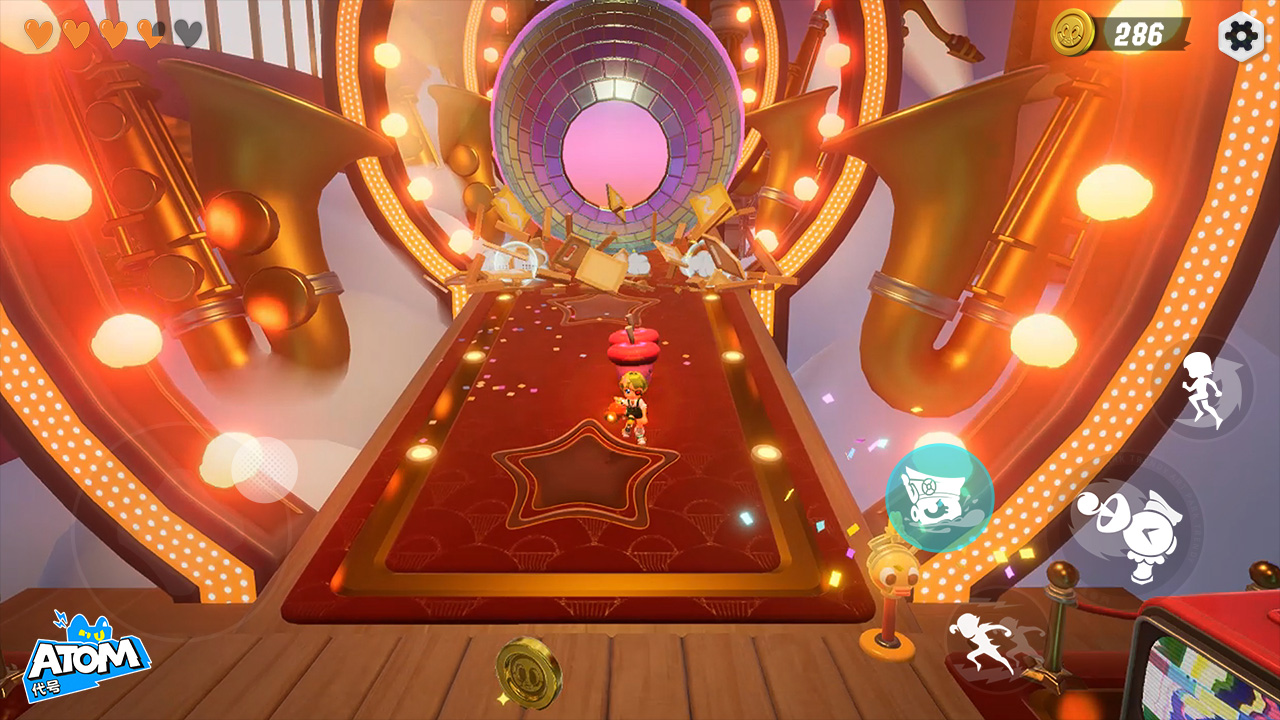Open the settings gear menu

tap(1241, 36)
